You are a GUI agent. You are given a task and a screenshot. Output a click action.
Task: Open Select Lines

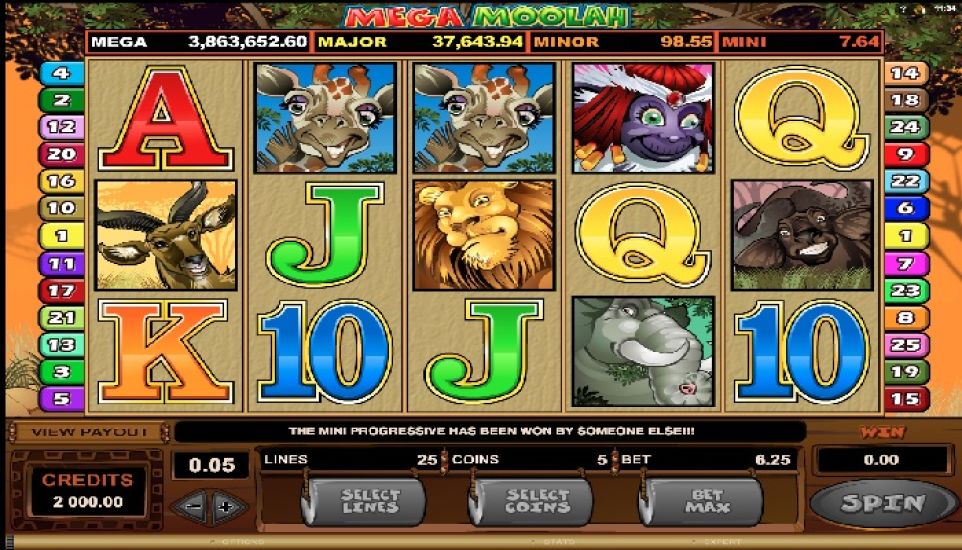(370, 500)
